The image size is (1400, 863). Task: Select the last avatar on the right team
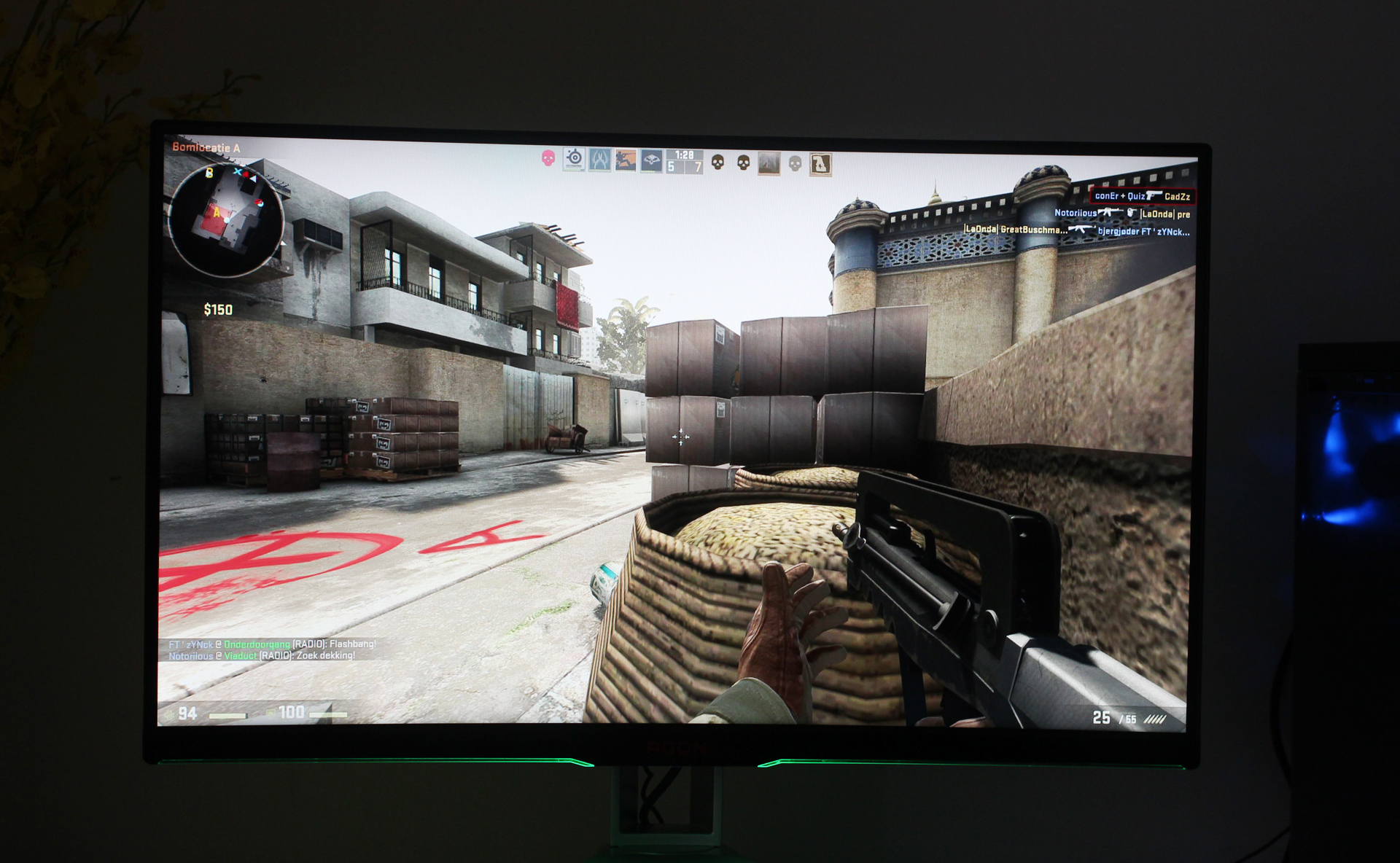coord(820,164)
